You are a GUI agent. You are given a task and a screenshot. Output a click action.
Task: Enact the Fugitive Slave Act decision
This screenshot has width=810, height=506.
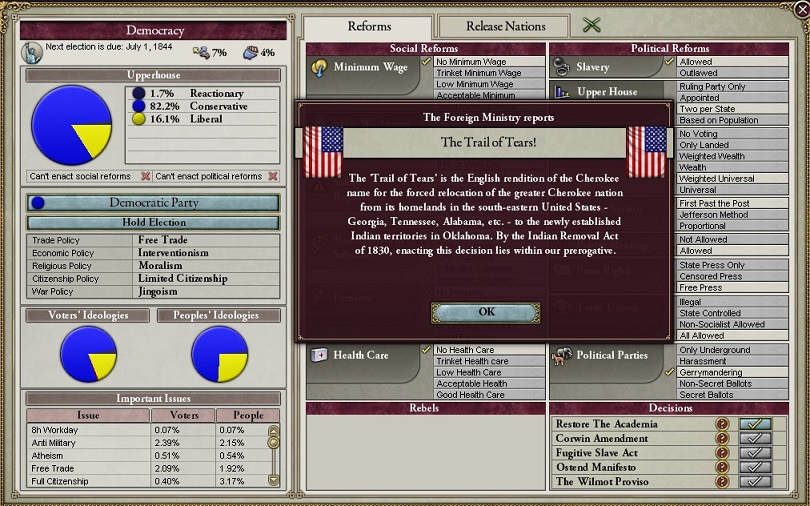pyautogui.click(x=754, y=453)
